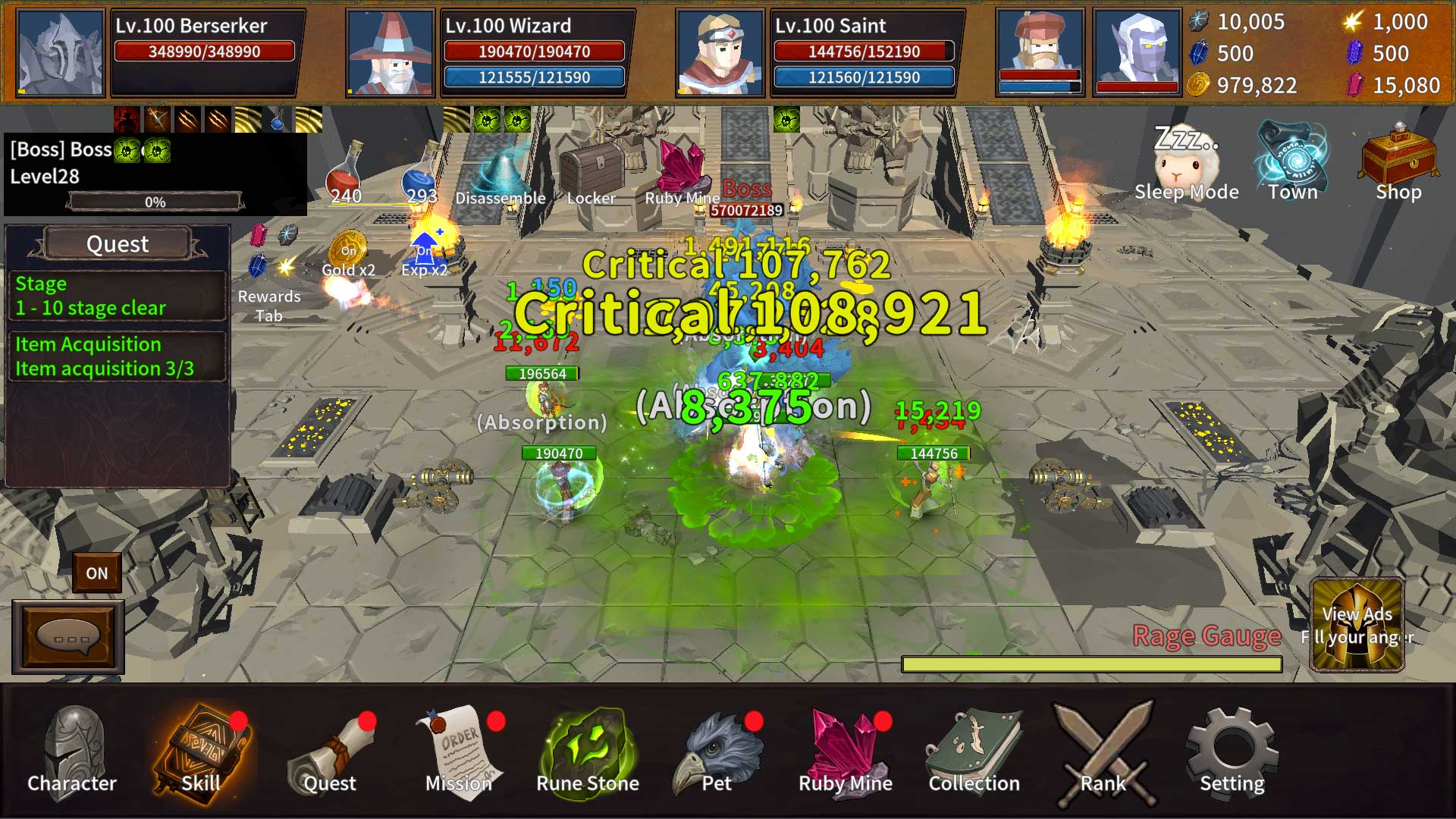Show the Rank screen
1456x819 pixels.
point(1104,752)
